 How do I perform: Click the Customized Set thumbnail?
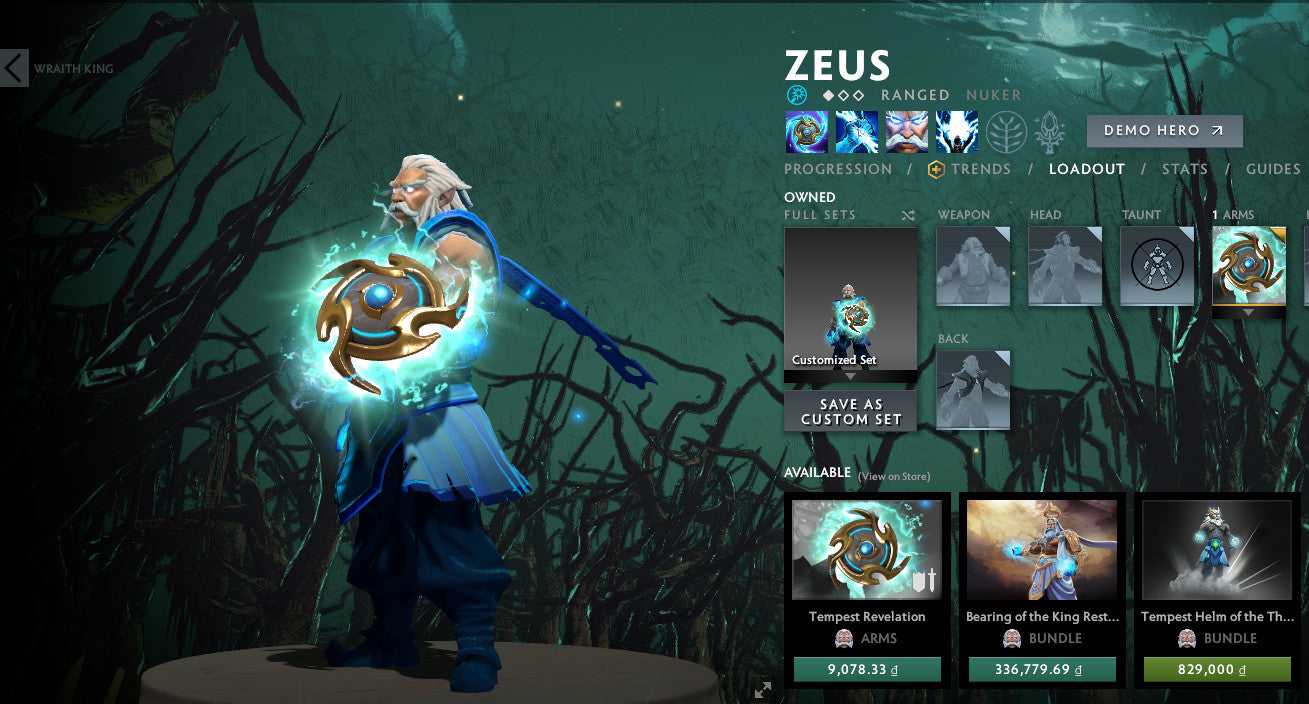(x=850, y=299)
